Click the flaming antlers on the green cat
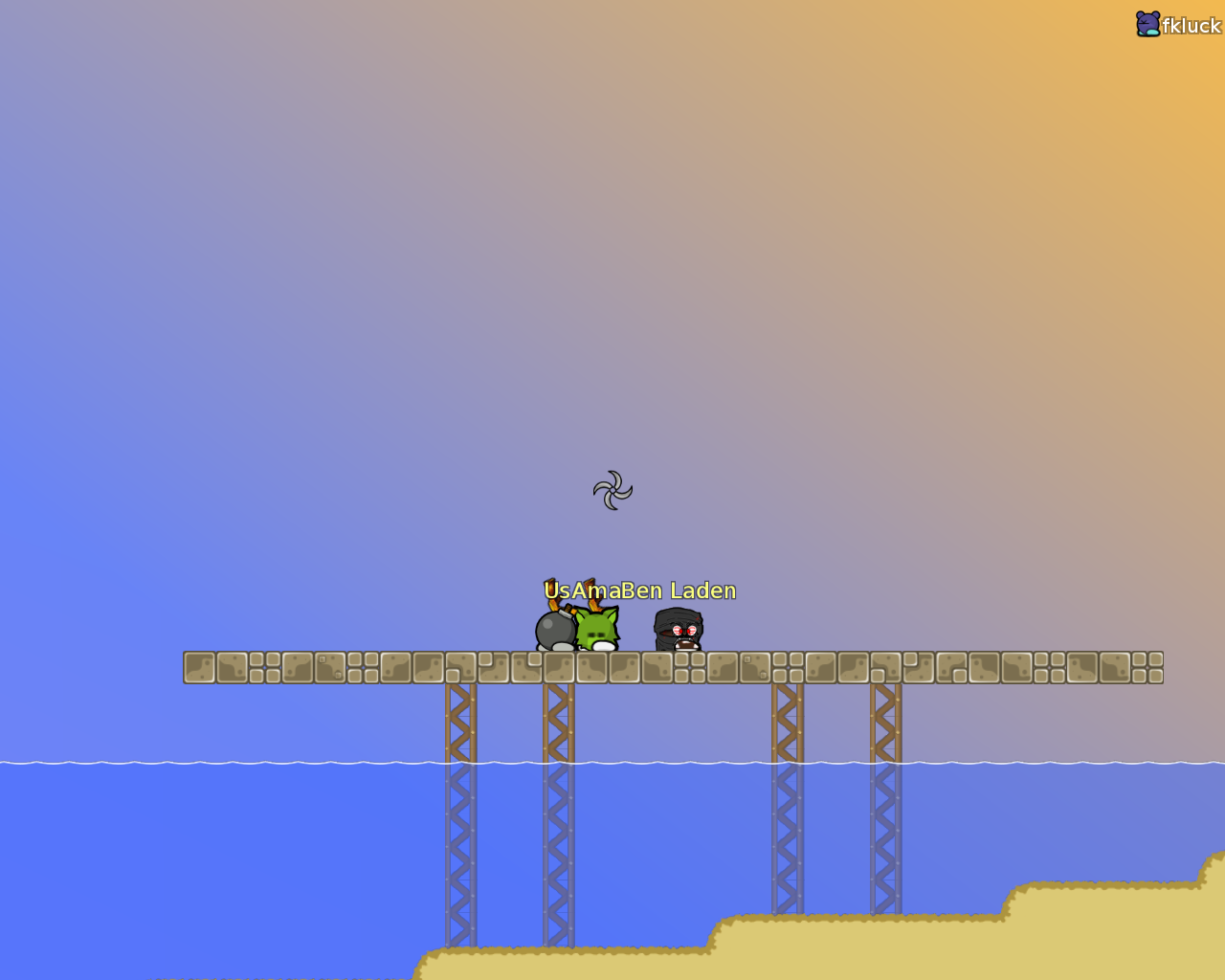The width and height of the screenshot is (1225, 980). (x=593, y=605)
